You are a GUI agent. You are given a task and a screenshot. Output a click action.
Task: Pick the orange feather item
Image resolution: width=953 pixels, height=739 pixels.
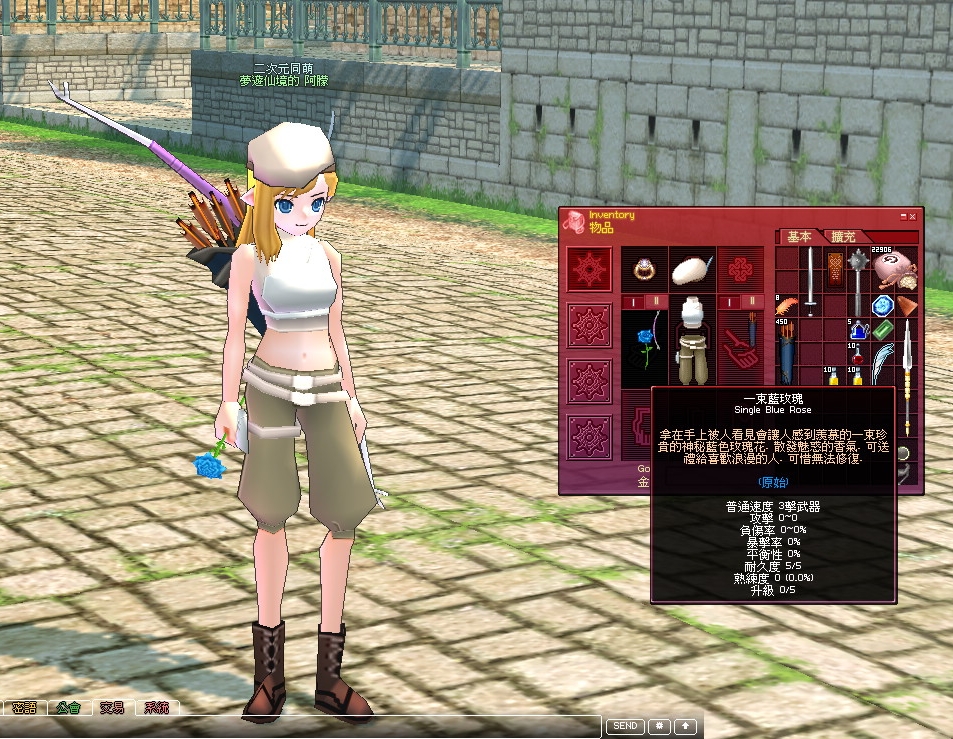point(787,305)
